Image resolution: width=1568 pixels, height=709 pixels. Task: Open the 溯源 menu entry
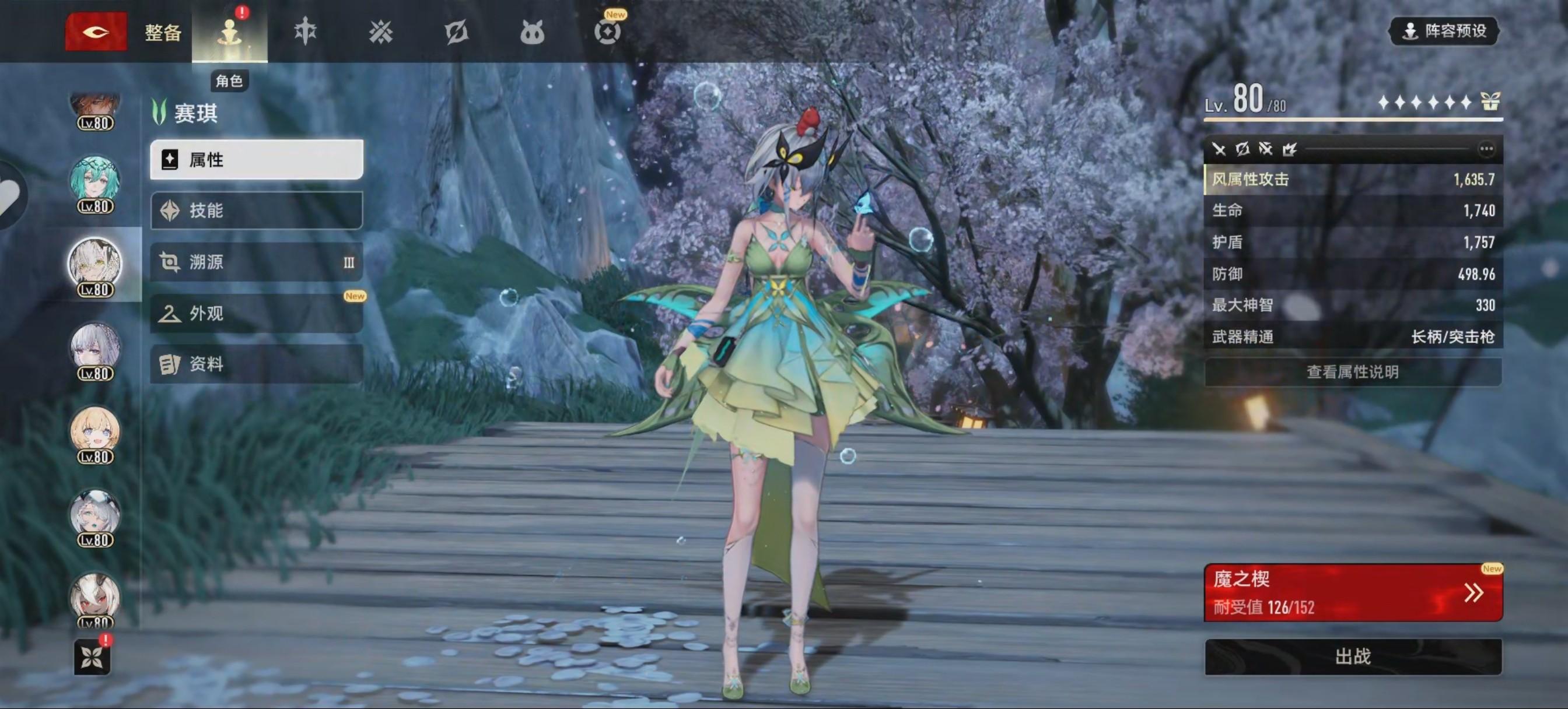[x=256, y=262]
